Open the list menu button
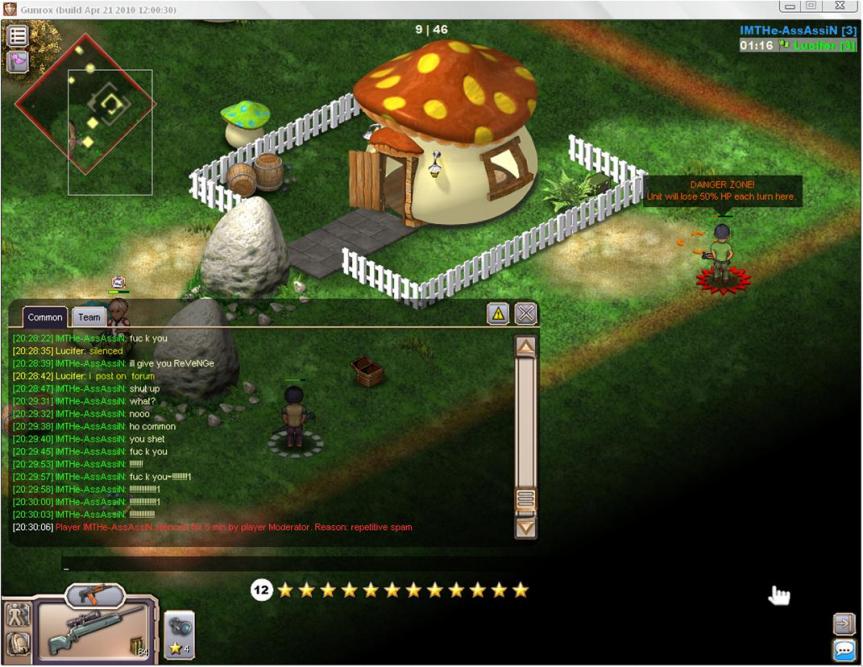This screenshot has height=667, width=863. [x=17, y=36]
